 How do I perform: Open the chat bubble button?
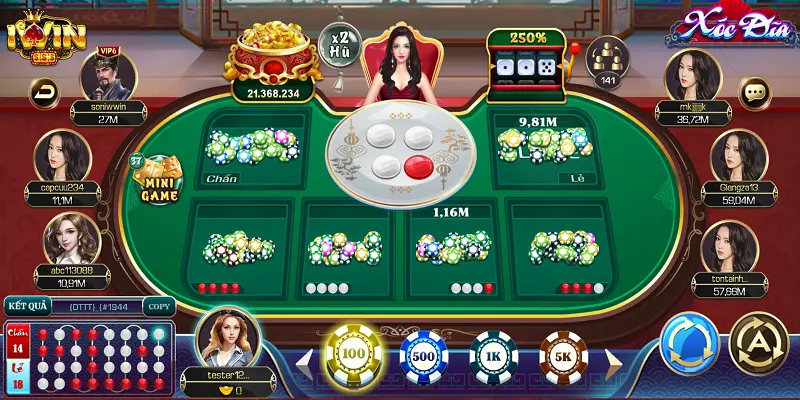tap(755, 93)
